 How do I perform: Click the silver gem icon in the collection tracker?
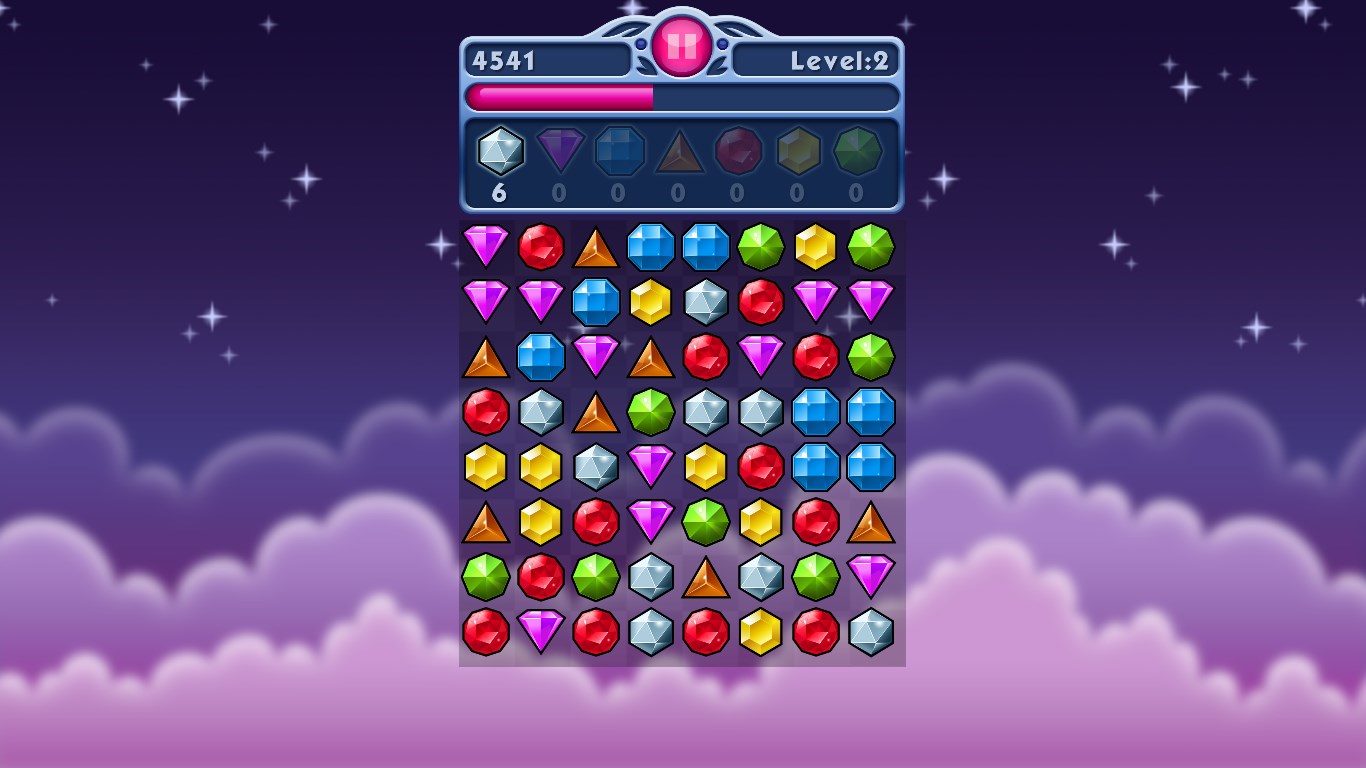pyautogui.click(x=500, y=152)
